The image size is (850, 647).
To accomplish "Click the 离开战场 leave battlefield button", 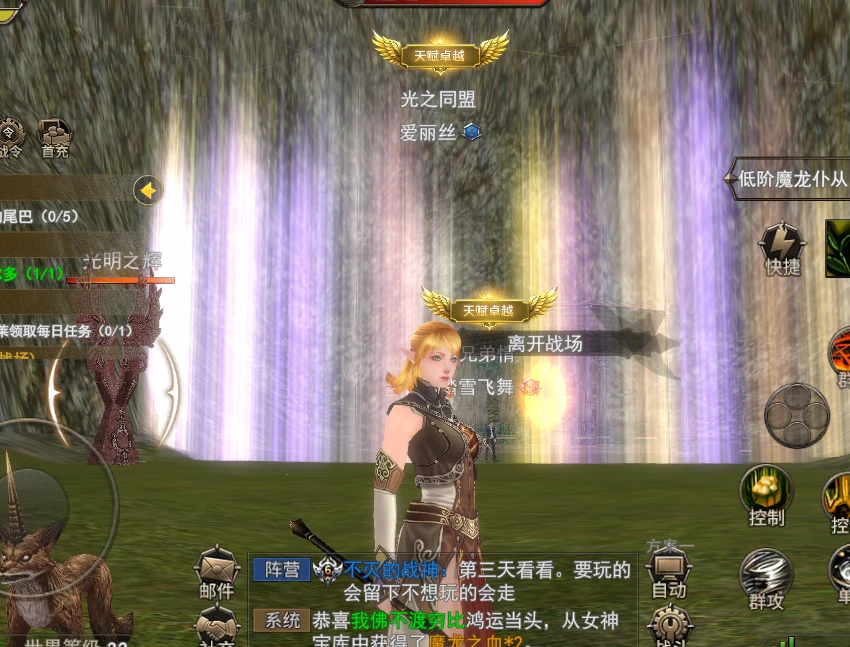I will click(x=545, y=344).
